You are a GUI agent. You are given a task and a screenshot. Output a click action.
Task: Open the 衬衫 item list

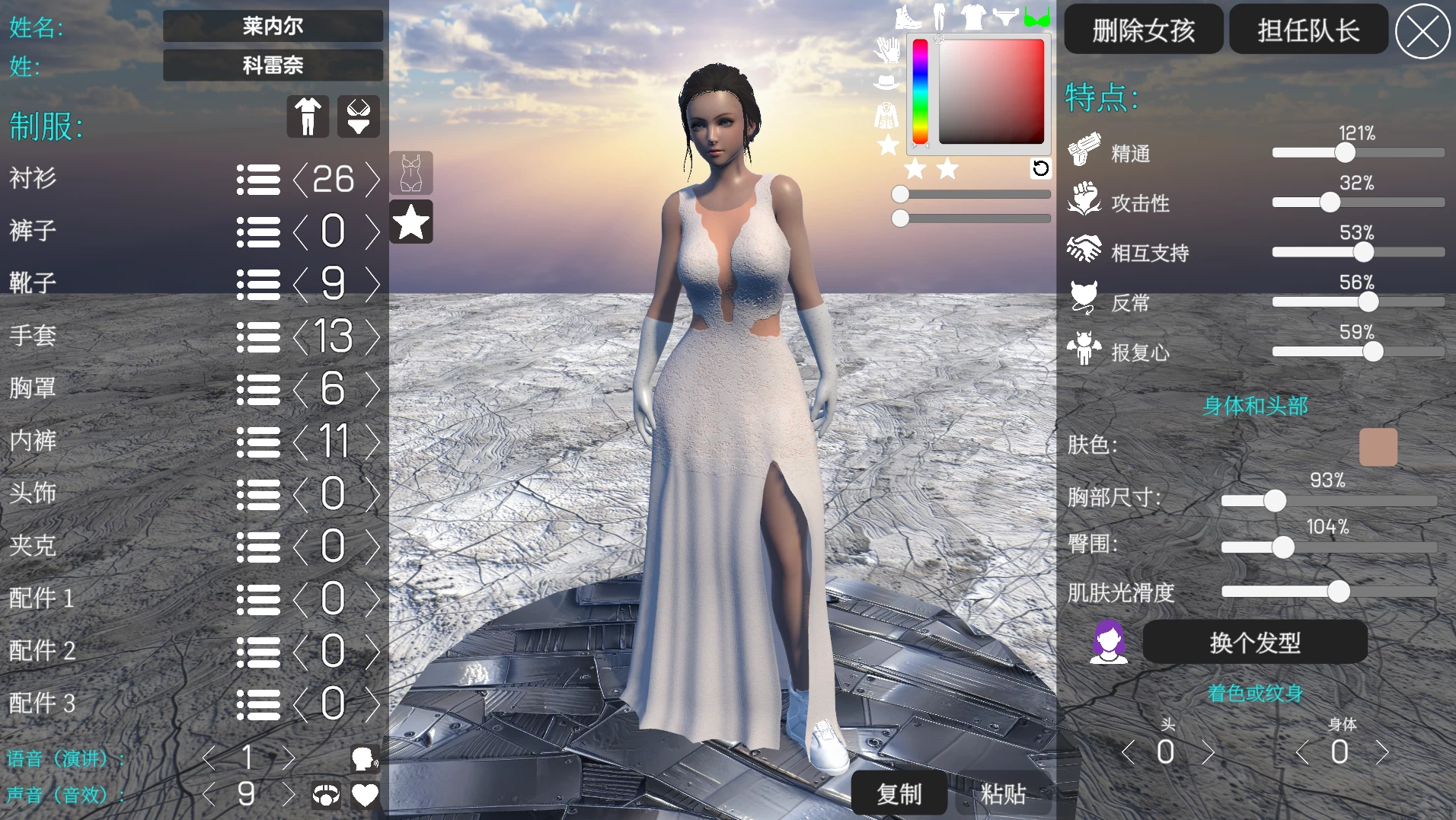(x=259, y=179)
